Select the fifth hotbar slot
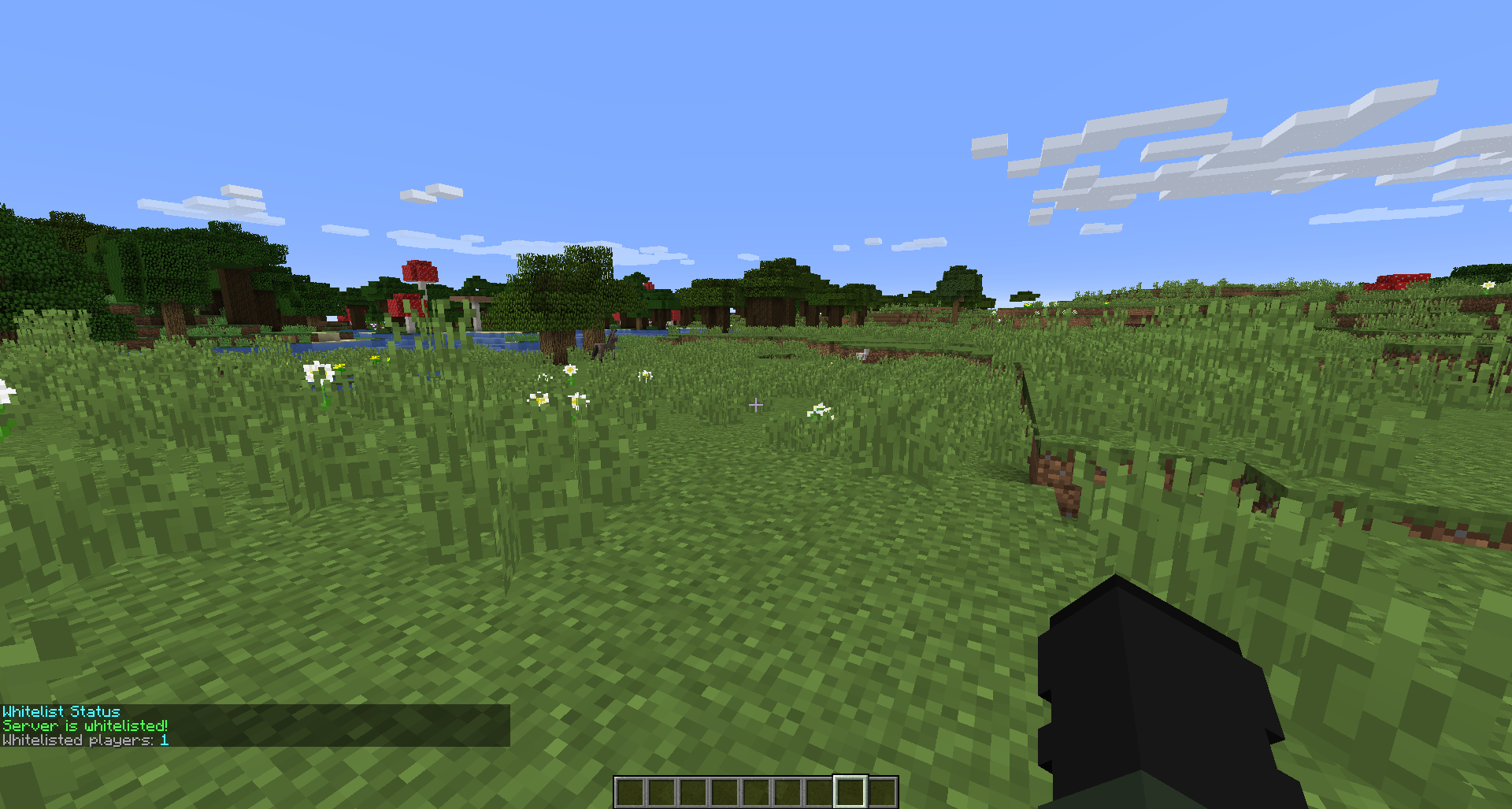This screenshot has height=809, width=1512. click(x=758, y=790)
